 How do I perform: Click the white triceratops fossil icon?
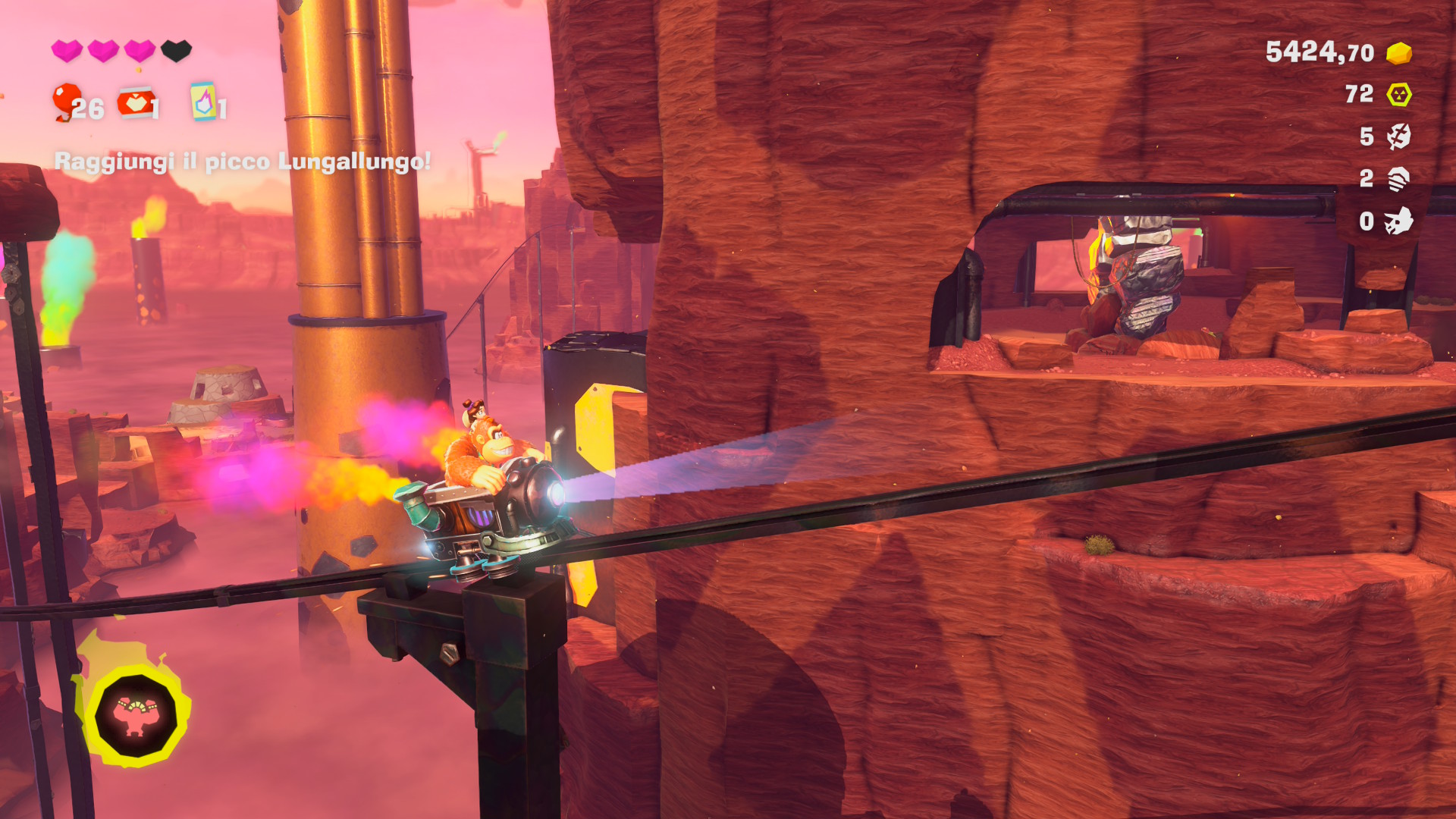click(1398, 221)
